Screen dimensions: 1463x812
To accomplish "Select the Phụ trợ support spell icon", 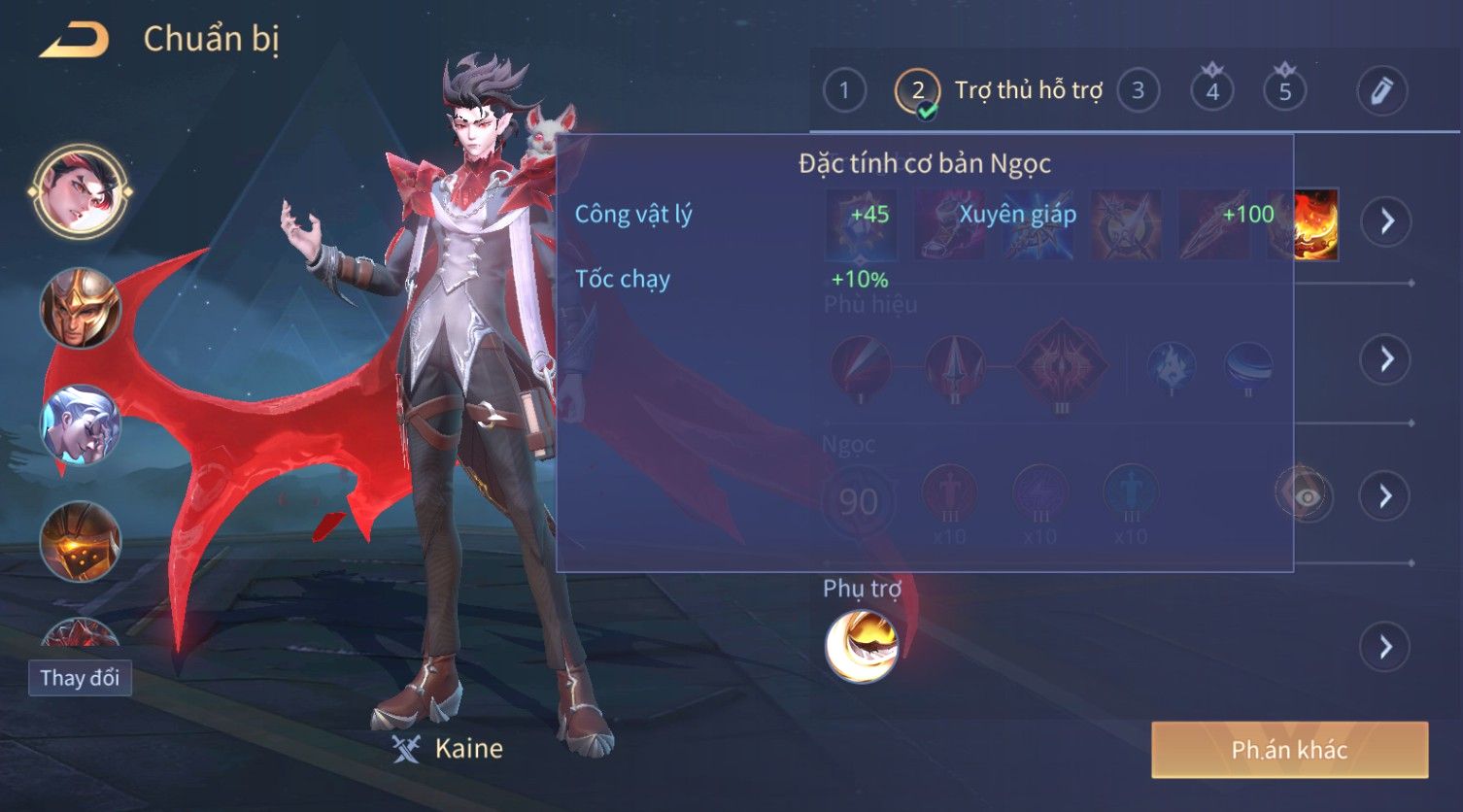I will coord(862,646).
